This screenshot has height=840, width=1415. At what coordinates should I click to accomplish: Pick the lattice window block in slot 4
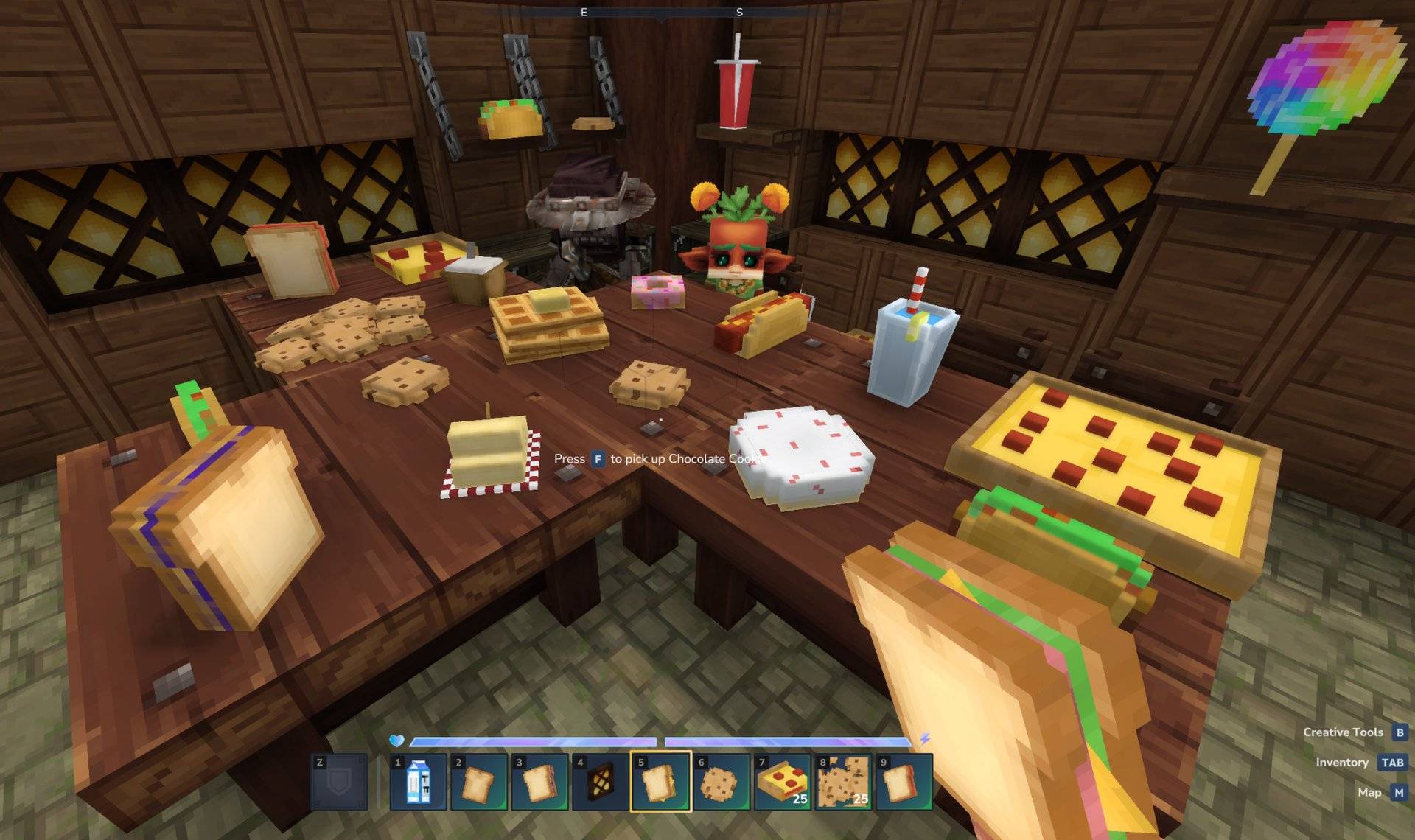[600, 782]
